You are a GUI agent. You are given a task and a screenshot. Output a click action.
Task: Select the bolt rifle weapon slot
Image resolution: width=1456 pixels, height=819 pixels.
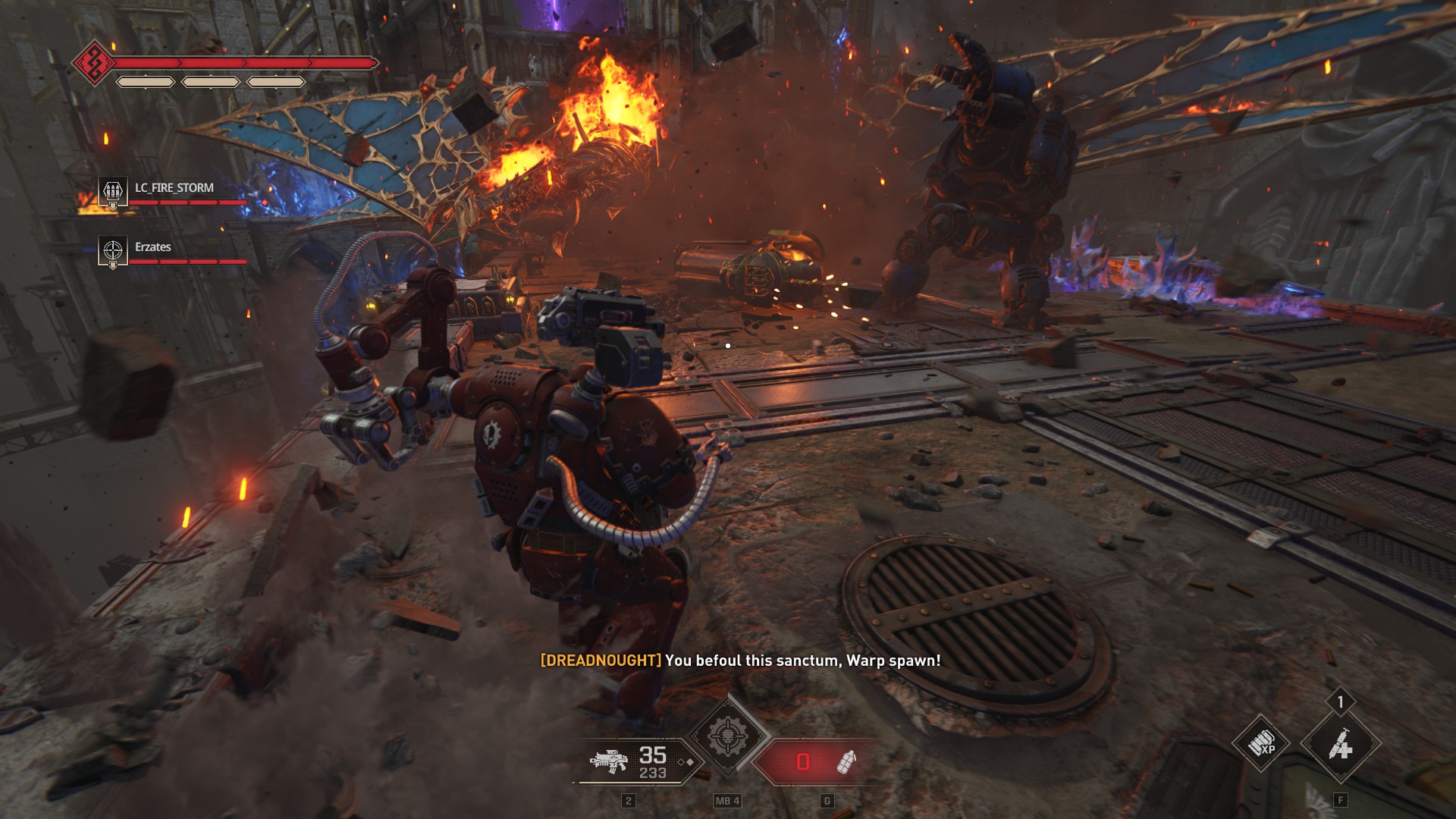point(609,761)
